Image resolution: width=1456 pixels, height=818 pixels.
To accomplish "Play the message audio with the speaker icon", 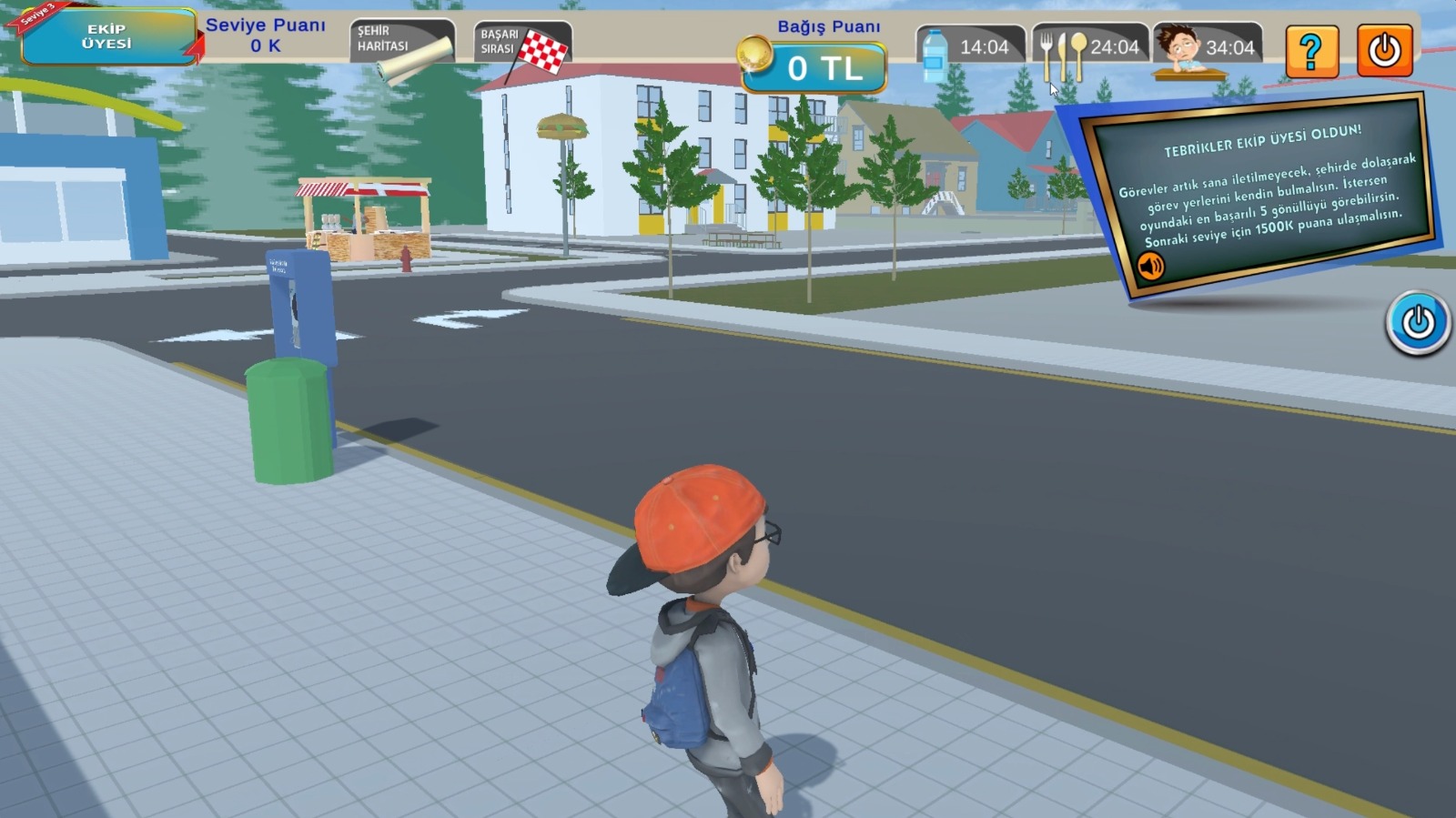I will click(x=1150, y=266).
